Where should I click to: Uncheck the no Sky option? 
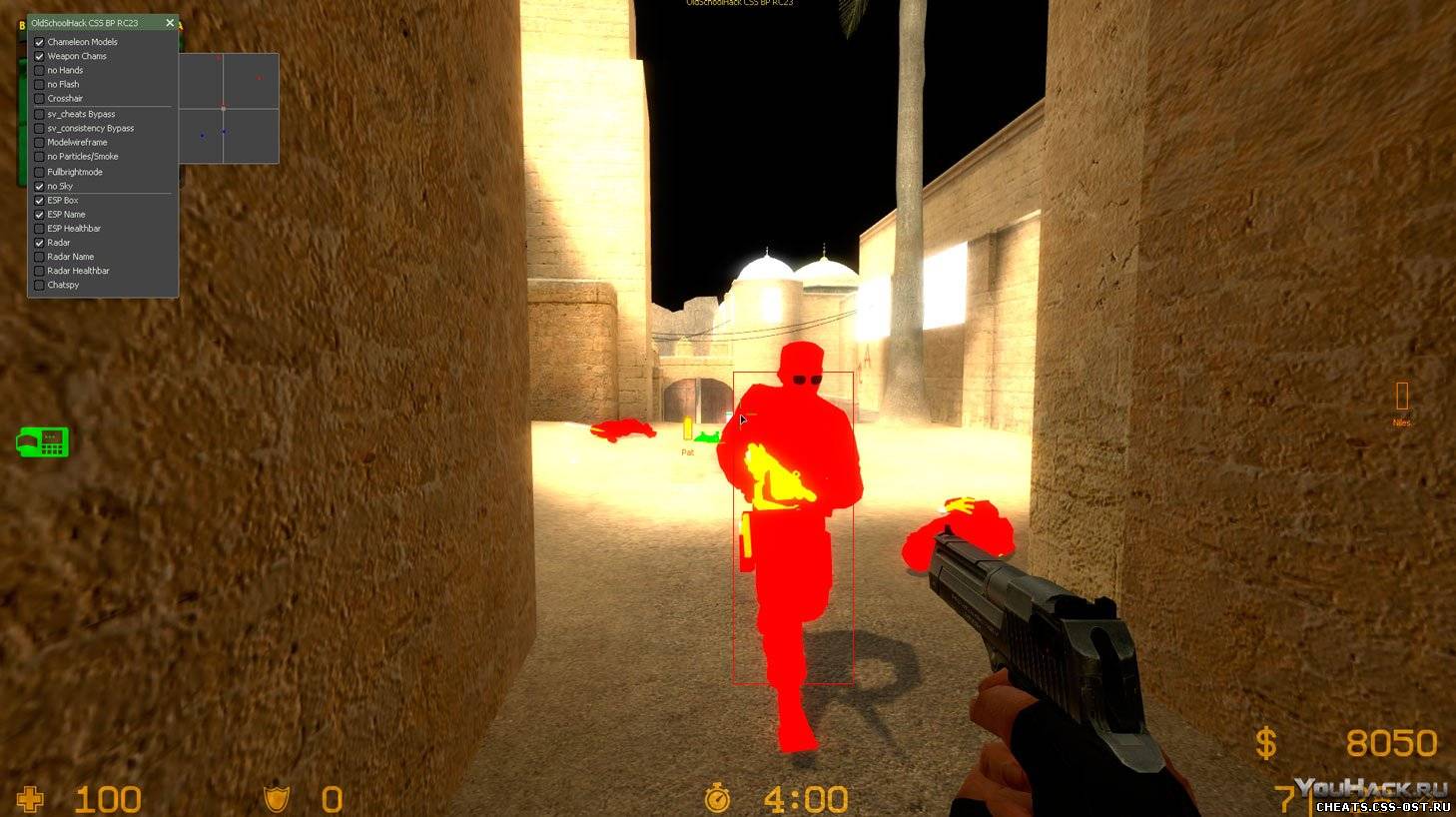click(39, 187)
